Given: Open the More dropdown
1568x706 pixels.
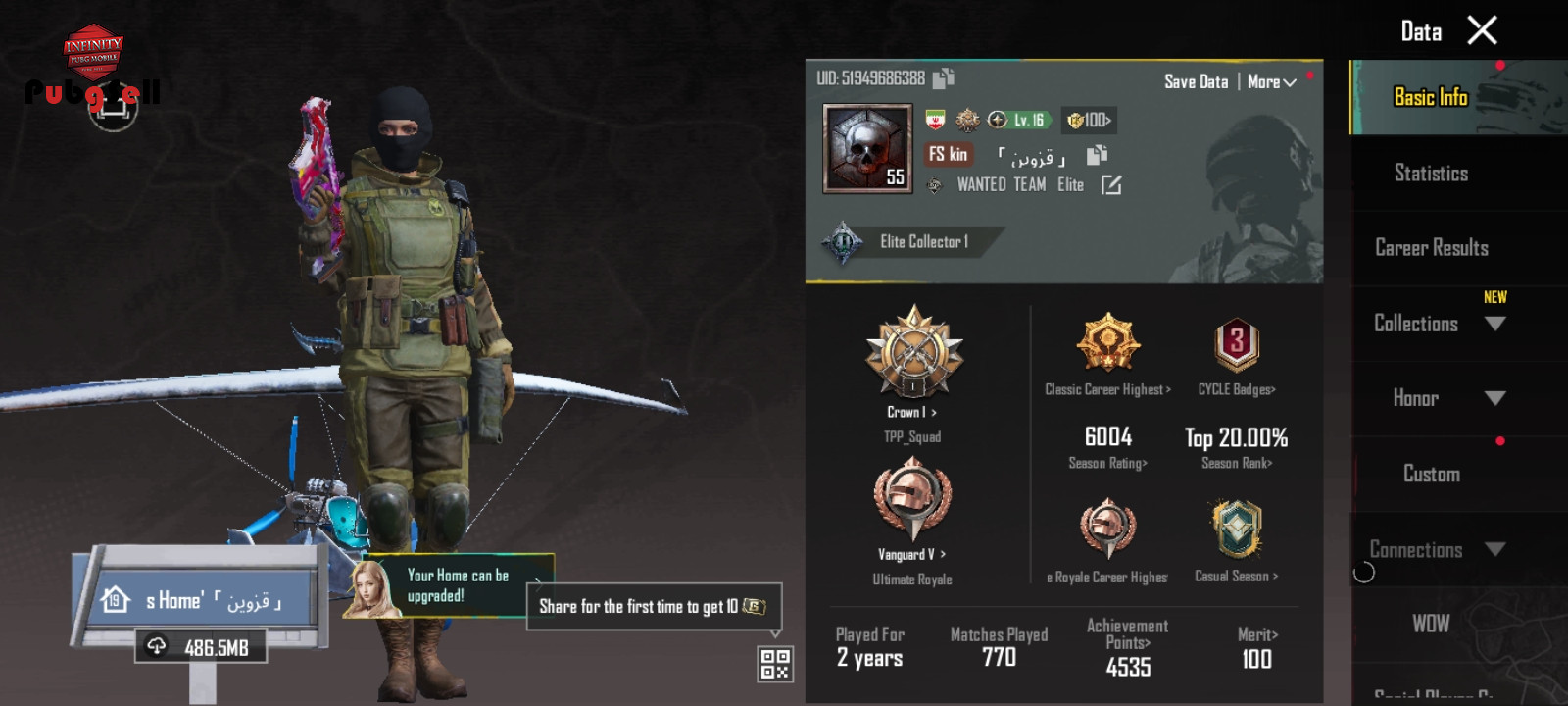Looking at the screenshot, I should tap(1271, 82).
